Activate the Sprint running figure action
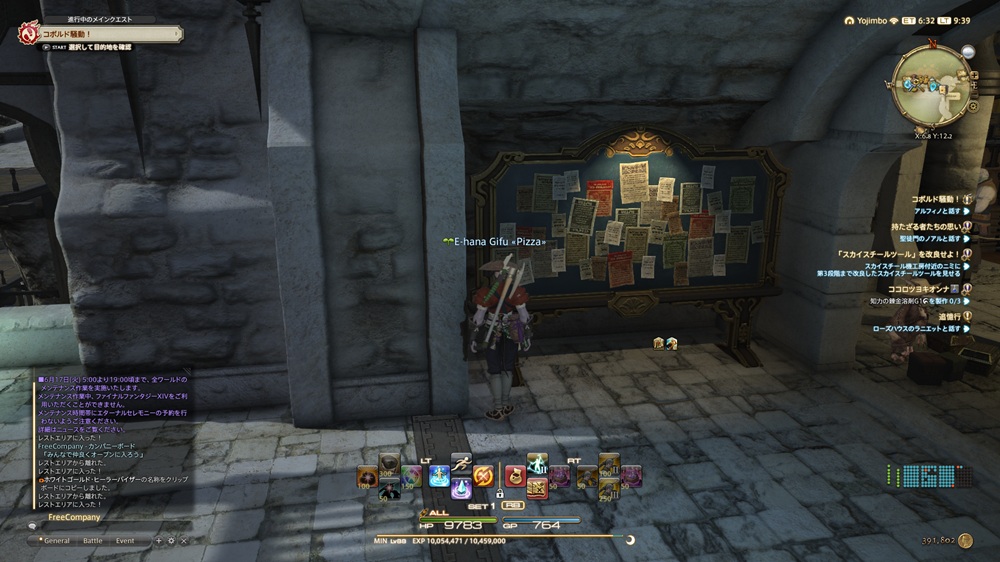The width and height of the screenshot is (1000, 562). [x=461, y=463]
